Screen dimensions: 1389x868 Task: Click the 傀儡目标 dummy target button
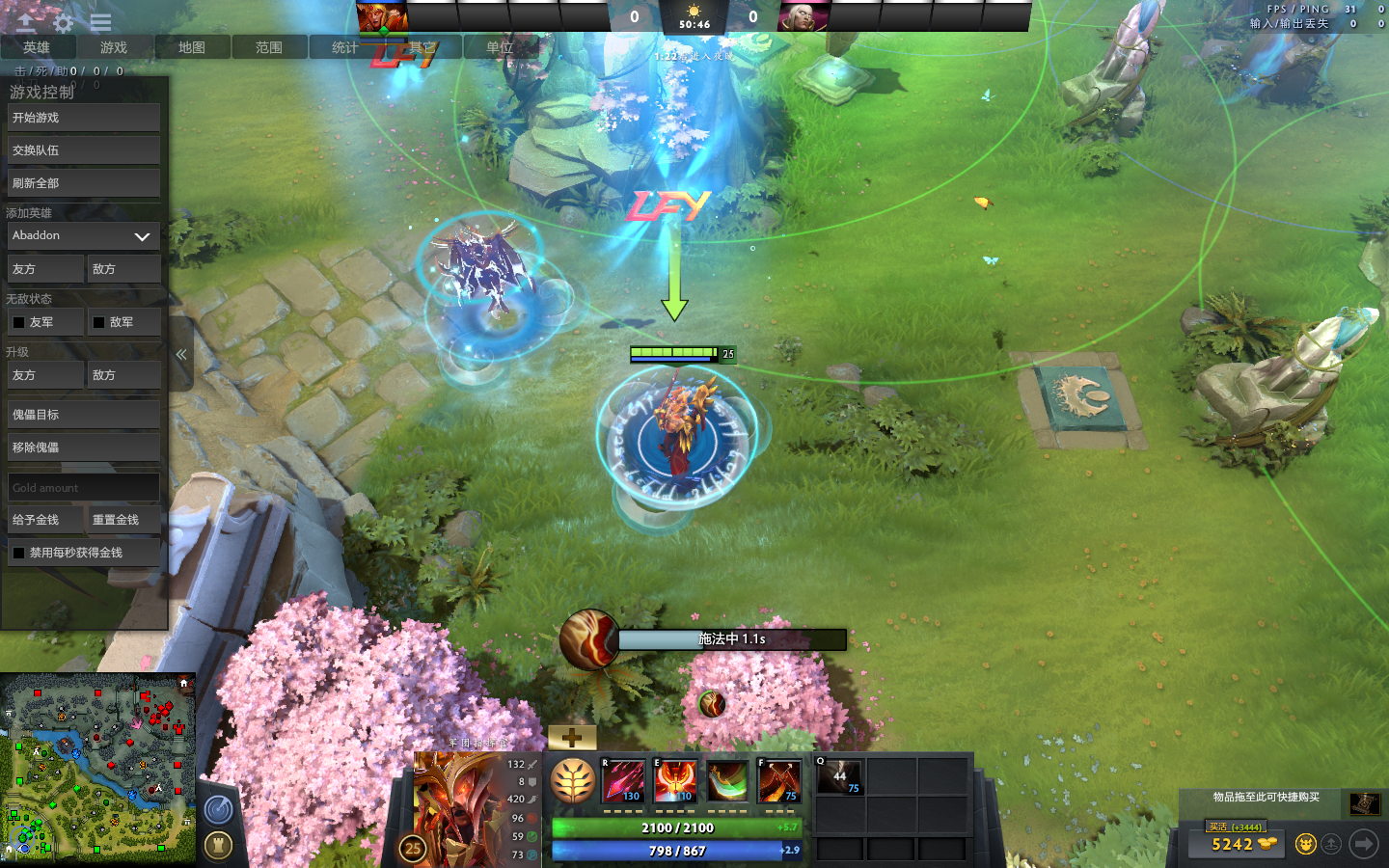pos(83,415)
